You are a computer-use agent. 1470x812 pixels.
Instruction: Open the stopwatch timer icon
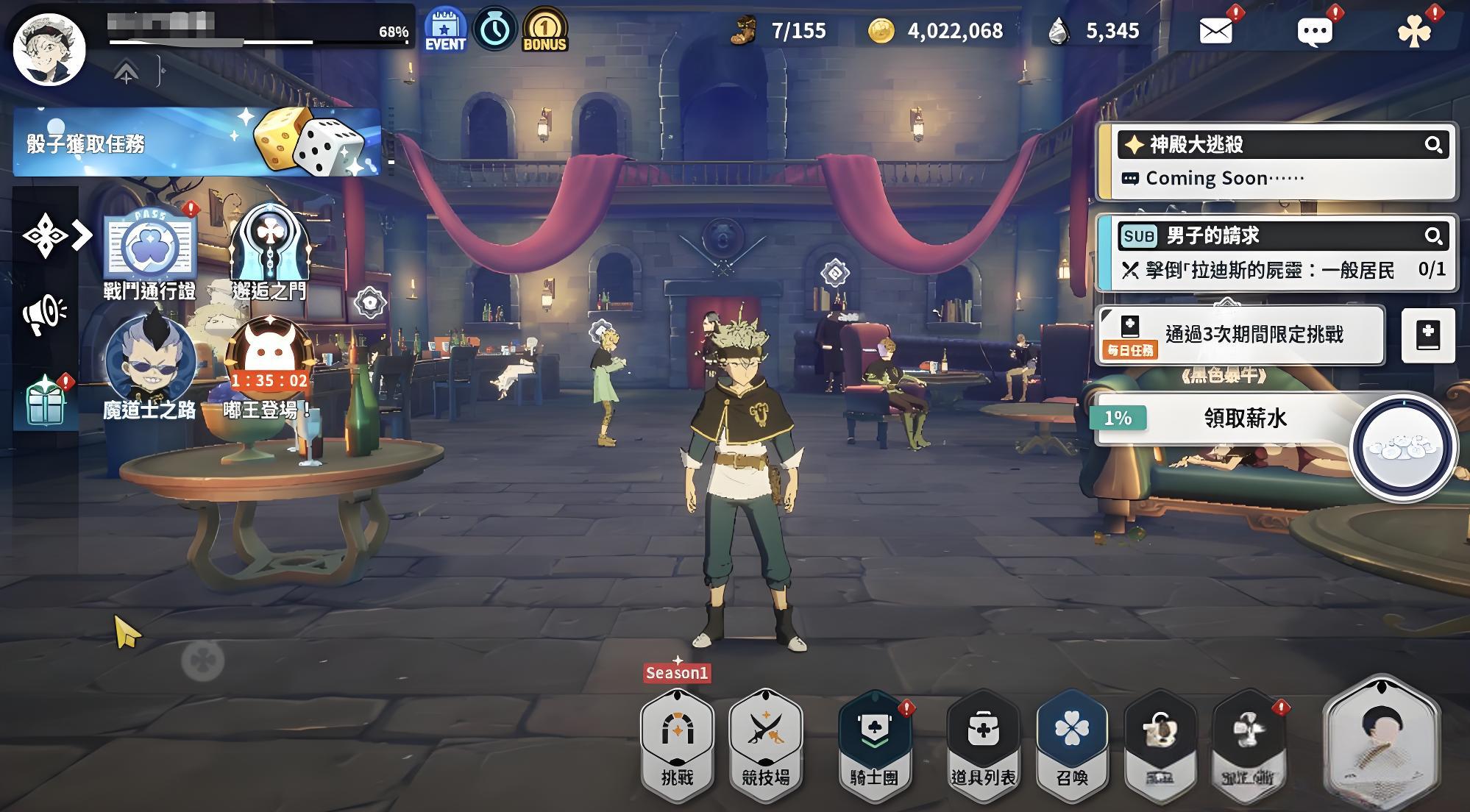pyautogui.click(x=495, y=29)
